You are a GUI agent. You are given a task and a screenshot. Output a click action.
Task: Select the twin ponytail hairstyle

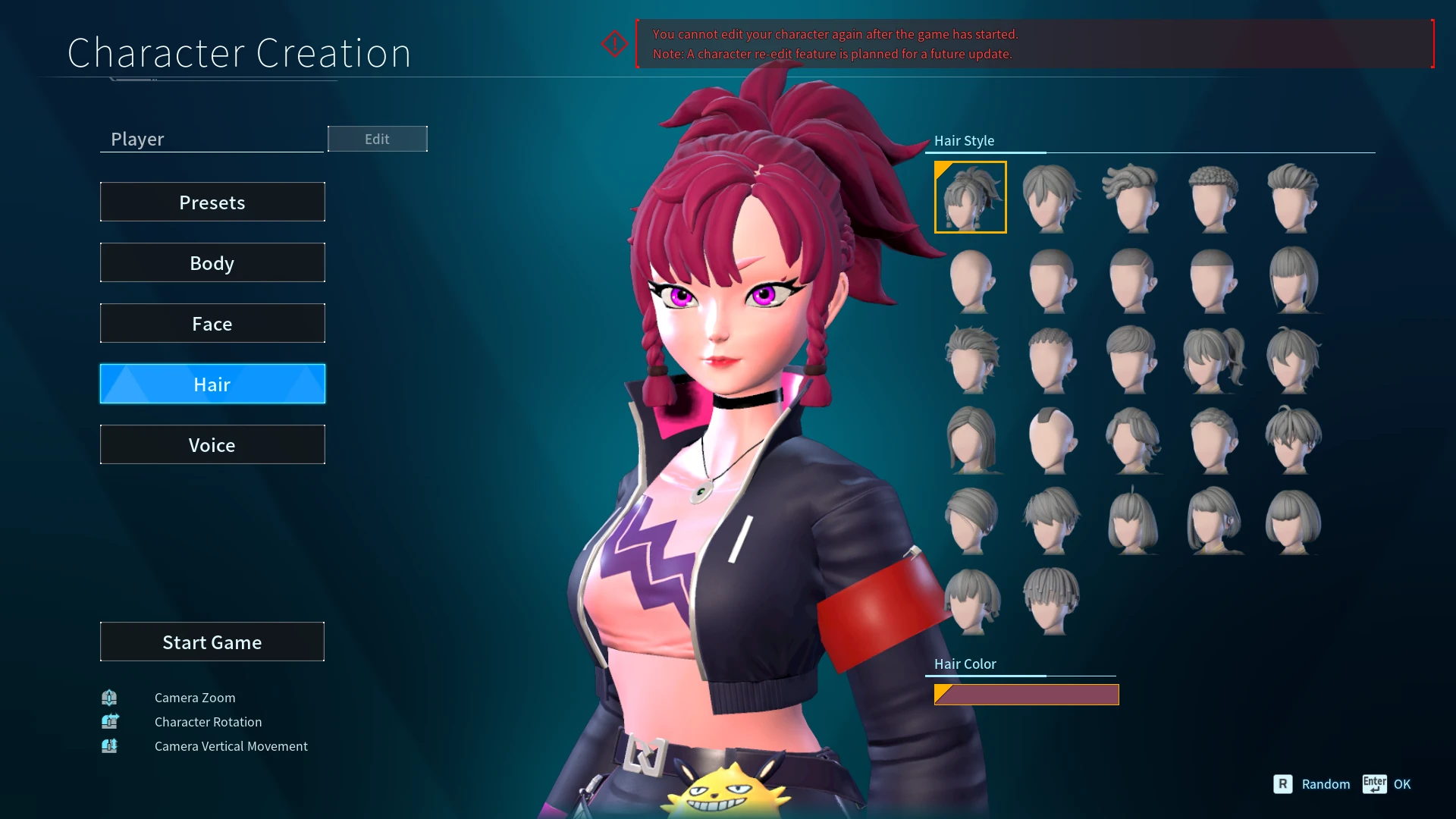[1212, 359]
